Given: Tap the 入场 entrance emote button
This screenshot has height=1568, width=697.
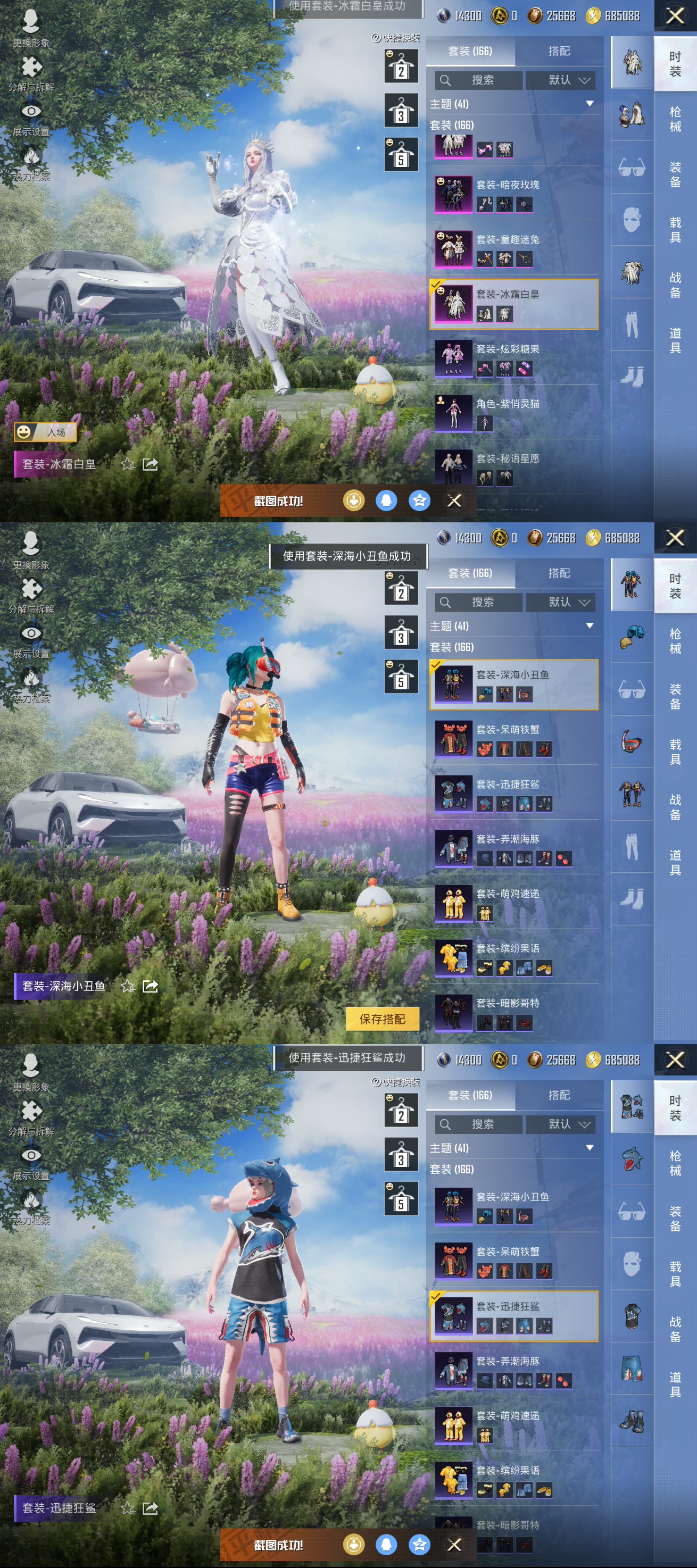Looking at the screenshot, I should click(x=46, y=432).
